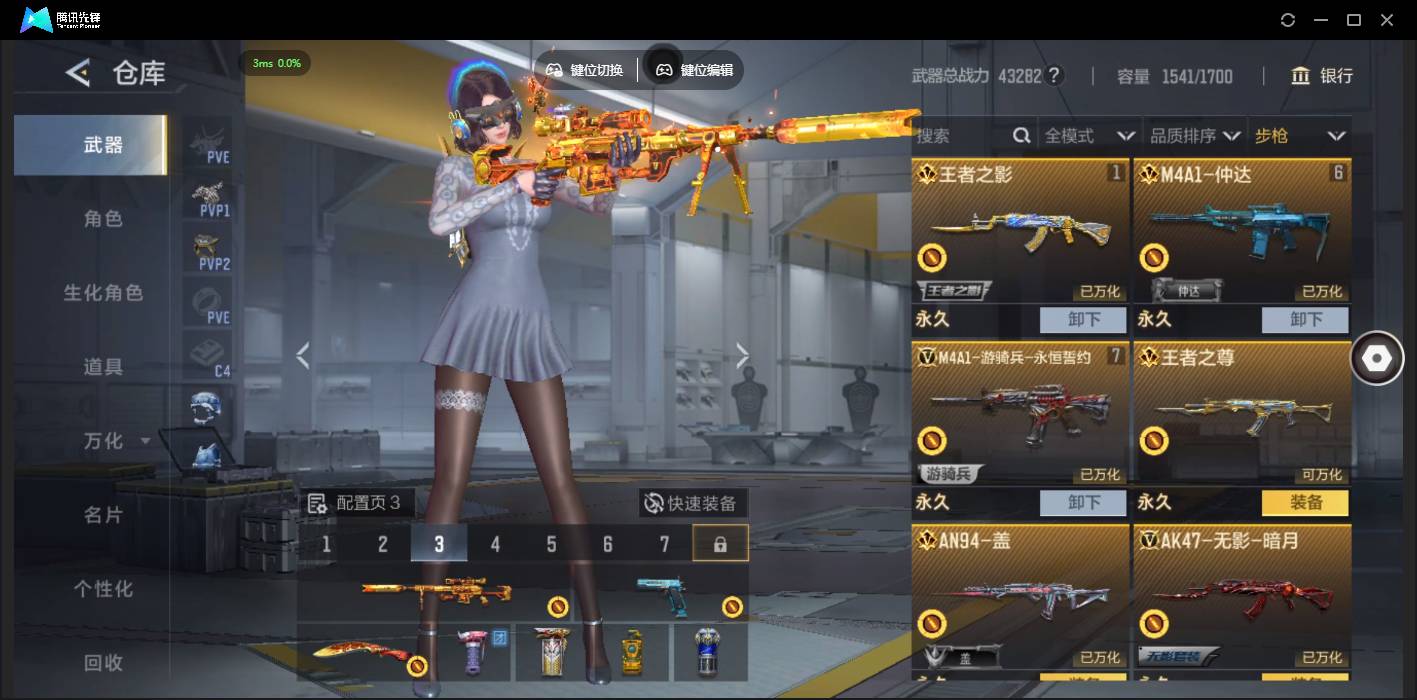This screenshot has width=1417, height=700.
Task: Select the 道具 items tab
Action: [103, 367]
